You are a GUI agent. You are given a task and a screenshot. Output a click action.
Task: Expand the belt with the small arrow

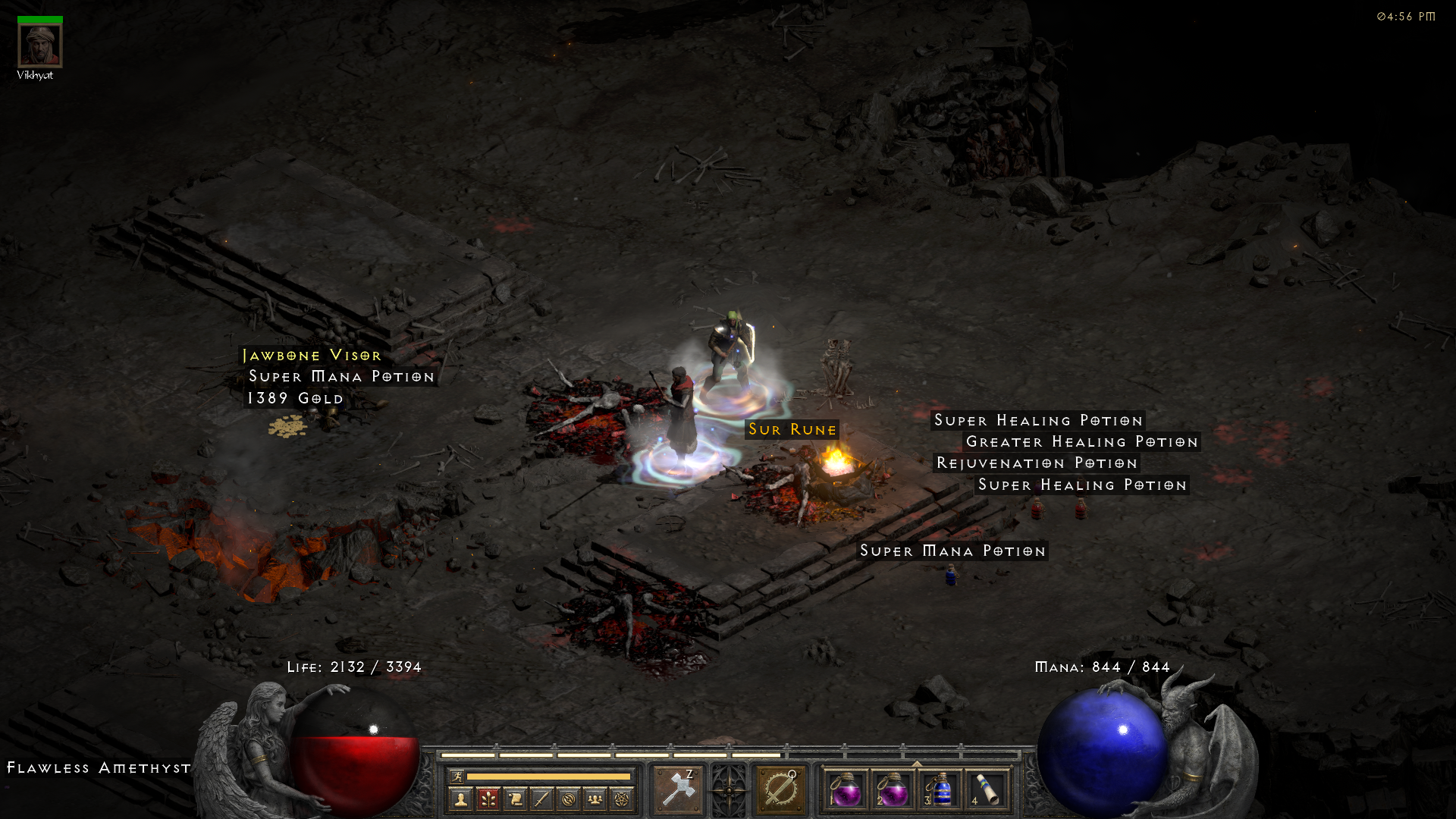click(x=916, y=764)
